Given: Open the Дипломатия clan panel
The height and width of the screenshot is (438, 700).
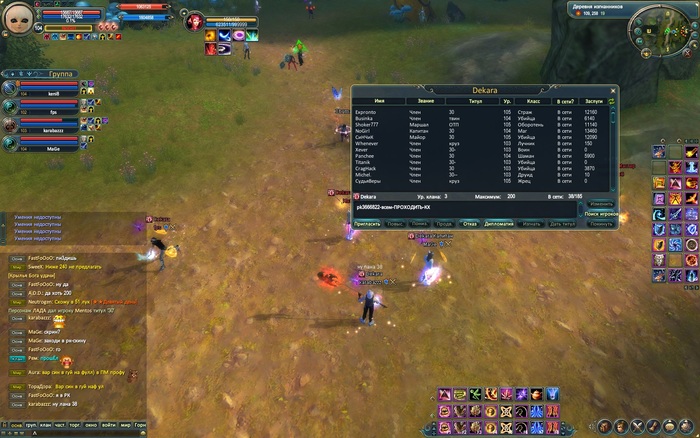Looking at the screenshot, I should pyautogui.click(x=499, y=224).
